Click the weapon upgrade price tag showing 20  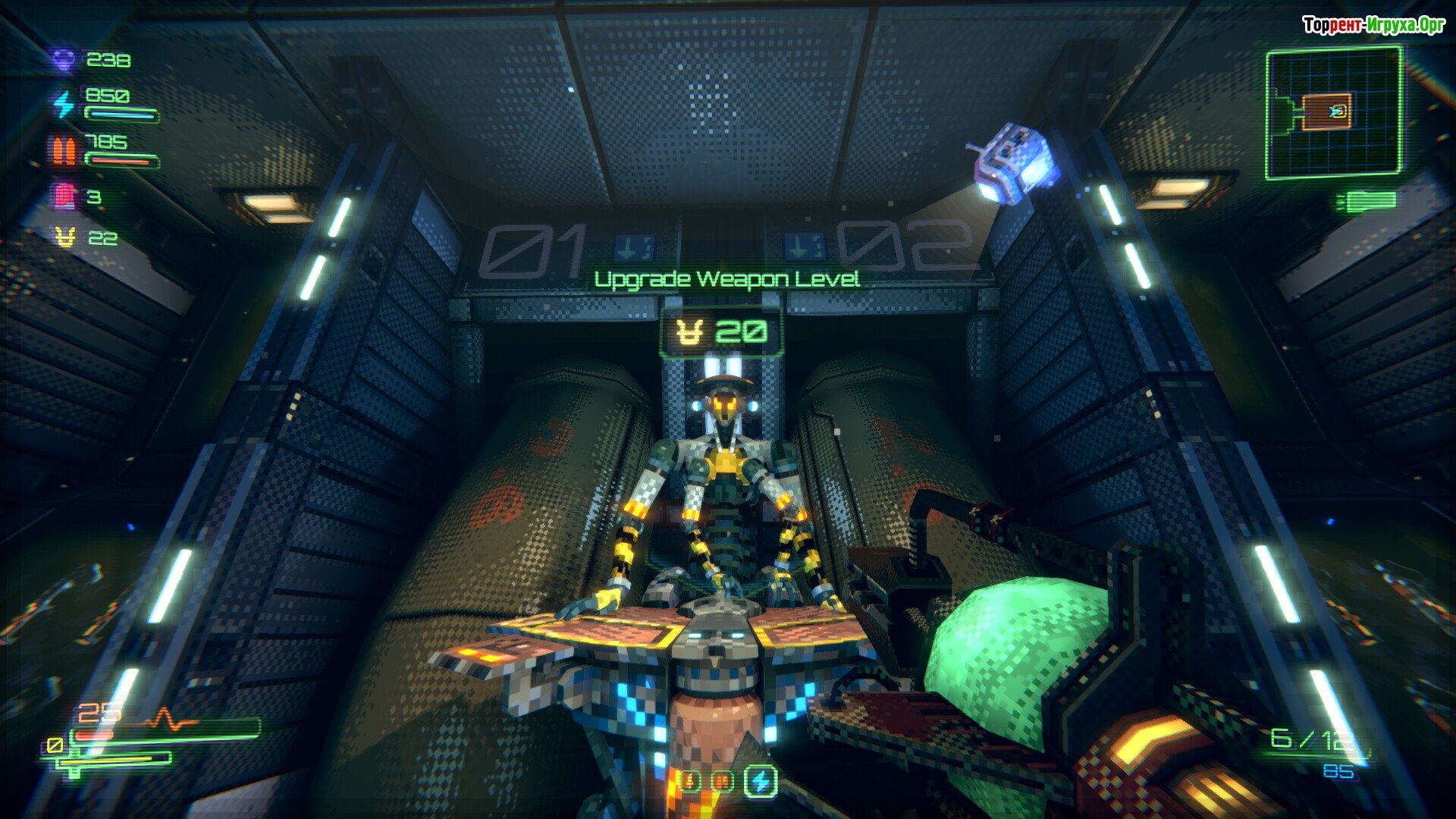coord(723,333)
